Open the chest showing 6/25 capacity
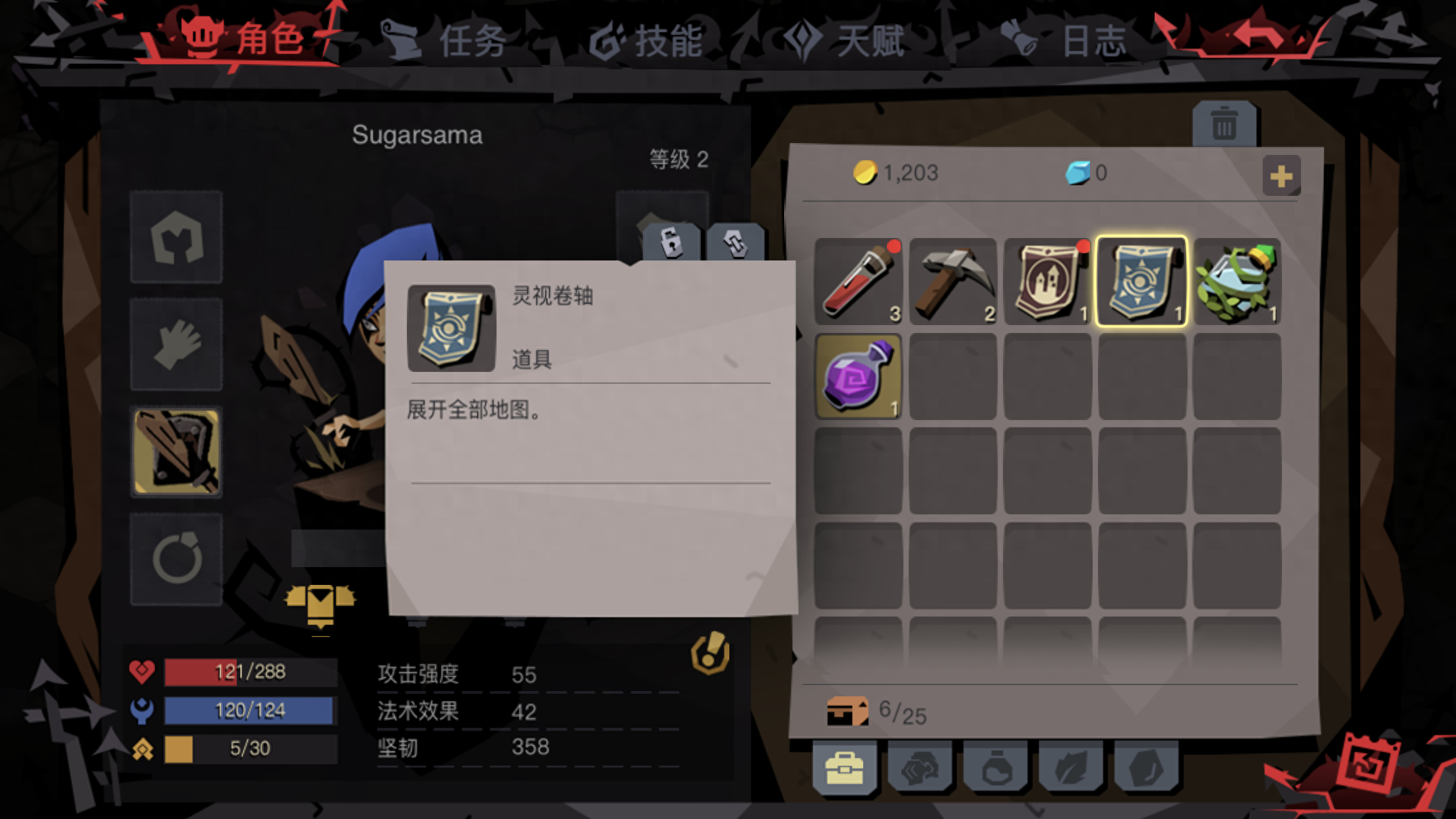The width and height of the screenshot is (1456, 819). [x=847, y=713]
